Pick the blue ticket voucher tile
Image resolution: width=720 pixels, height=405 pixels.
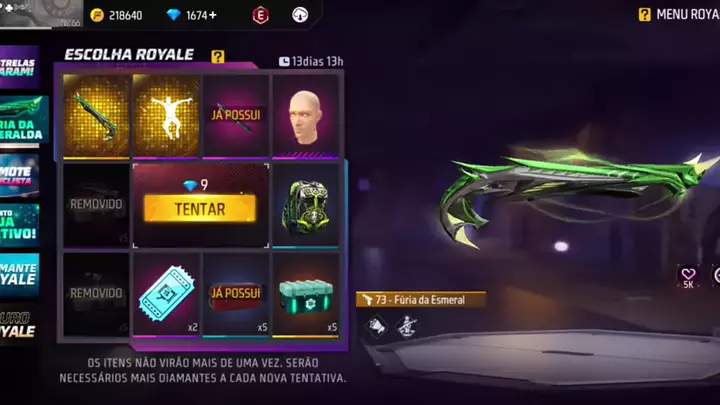pyautogui.click(x=166, y=294)
